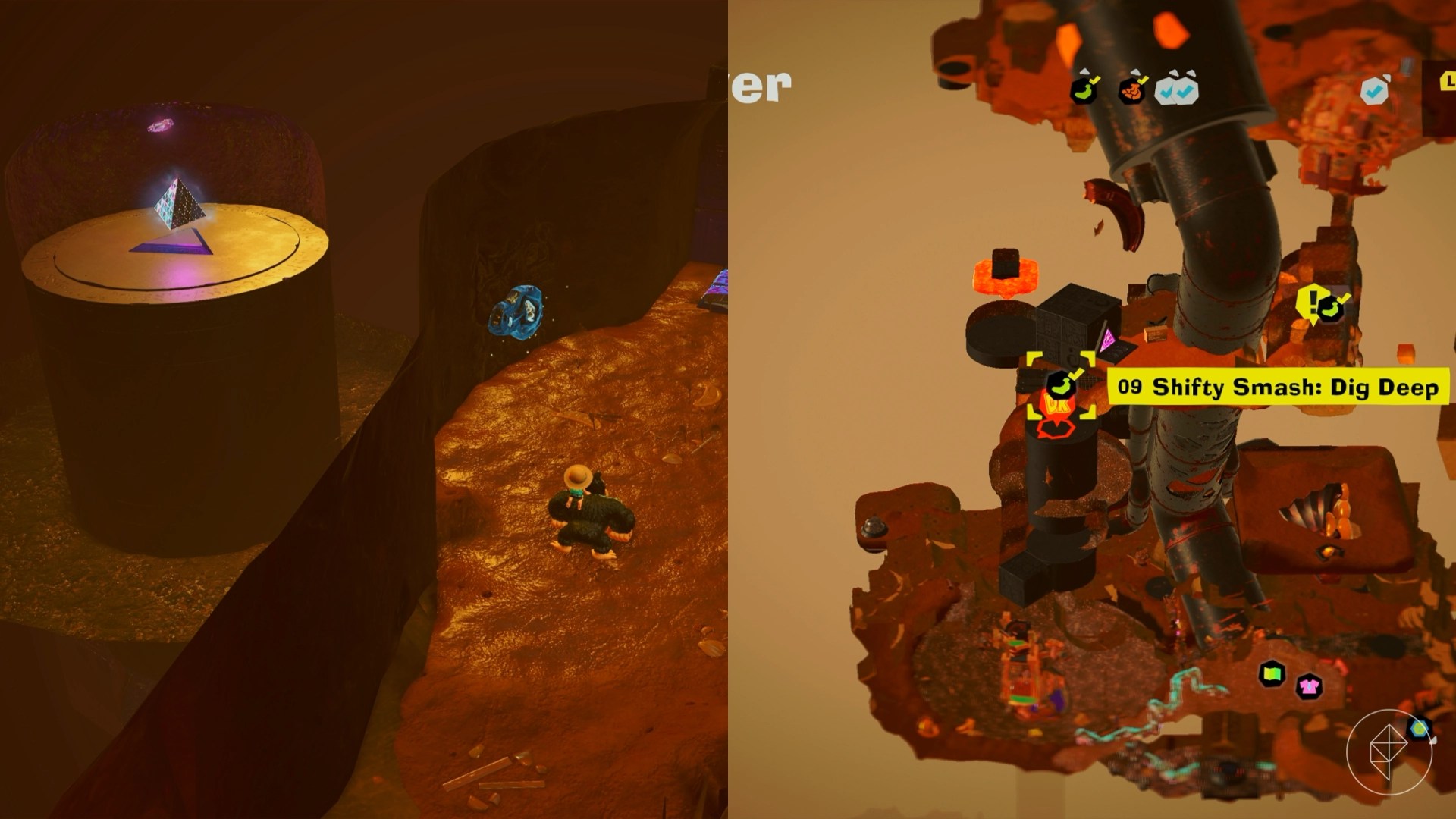Select the double blue checkmark marker
Viewport: 1456px width, 819px height.
click(1176, 90)
